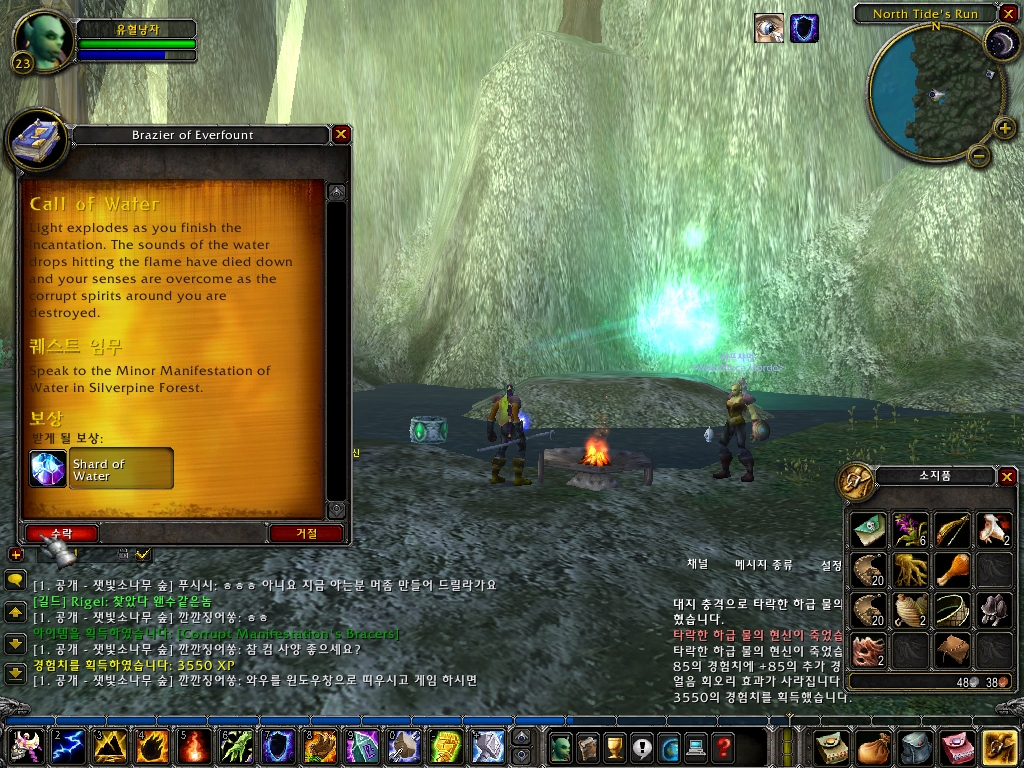This screenshot has width=1024, height=768.
Task: Click the minimap zoom-in plus button
Action: point(1004,127)
